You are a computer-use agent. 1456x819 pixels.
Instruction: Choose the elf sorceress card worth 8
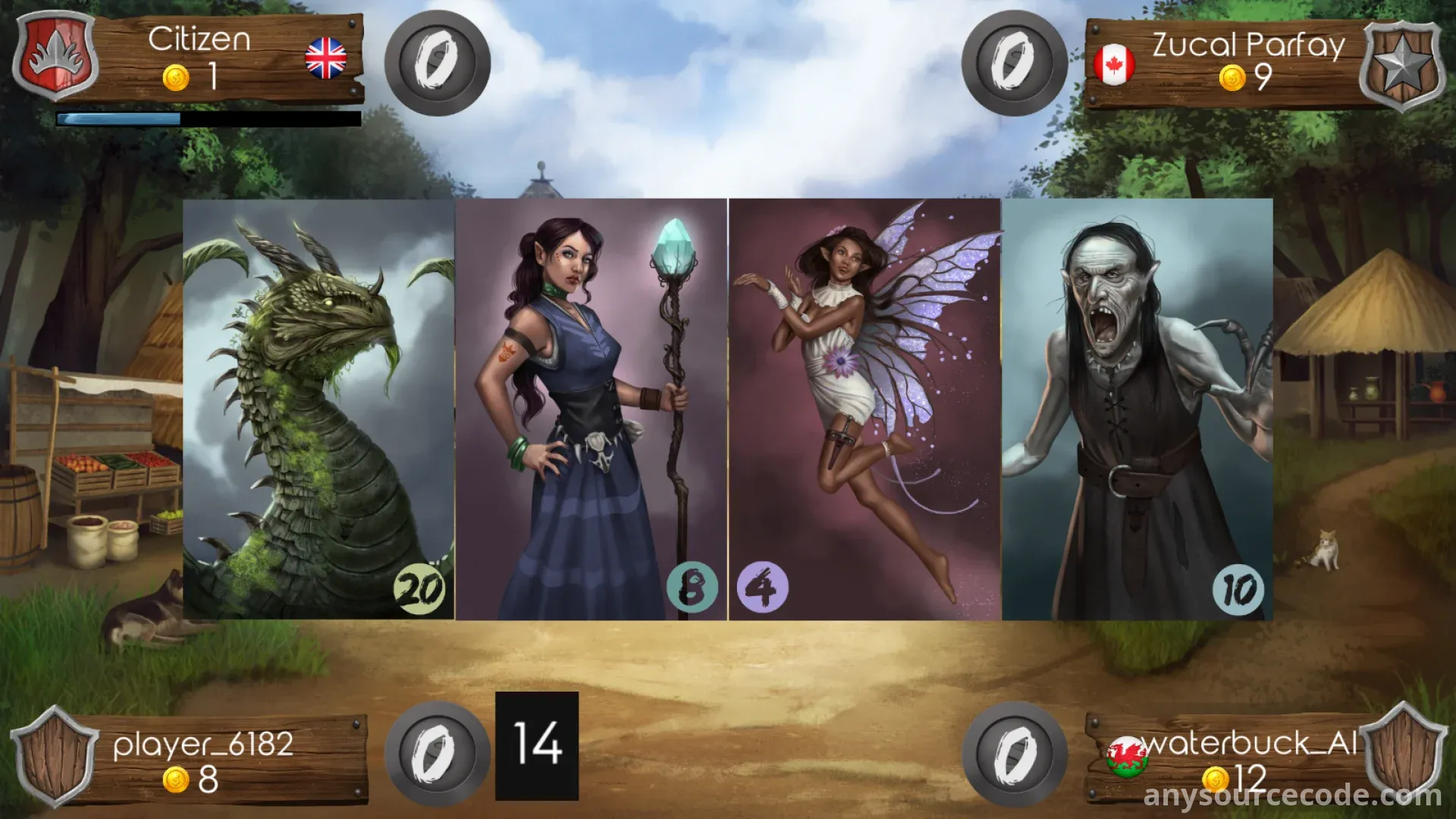pos(591,409)
